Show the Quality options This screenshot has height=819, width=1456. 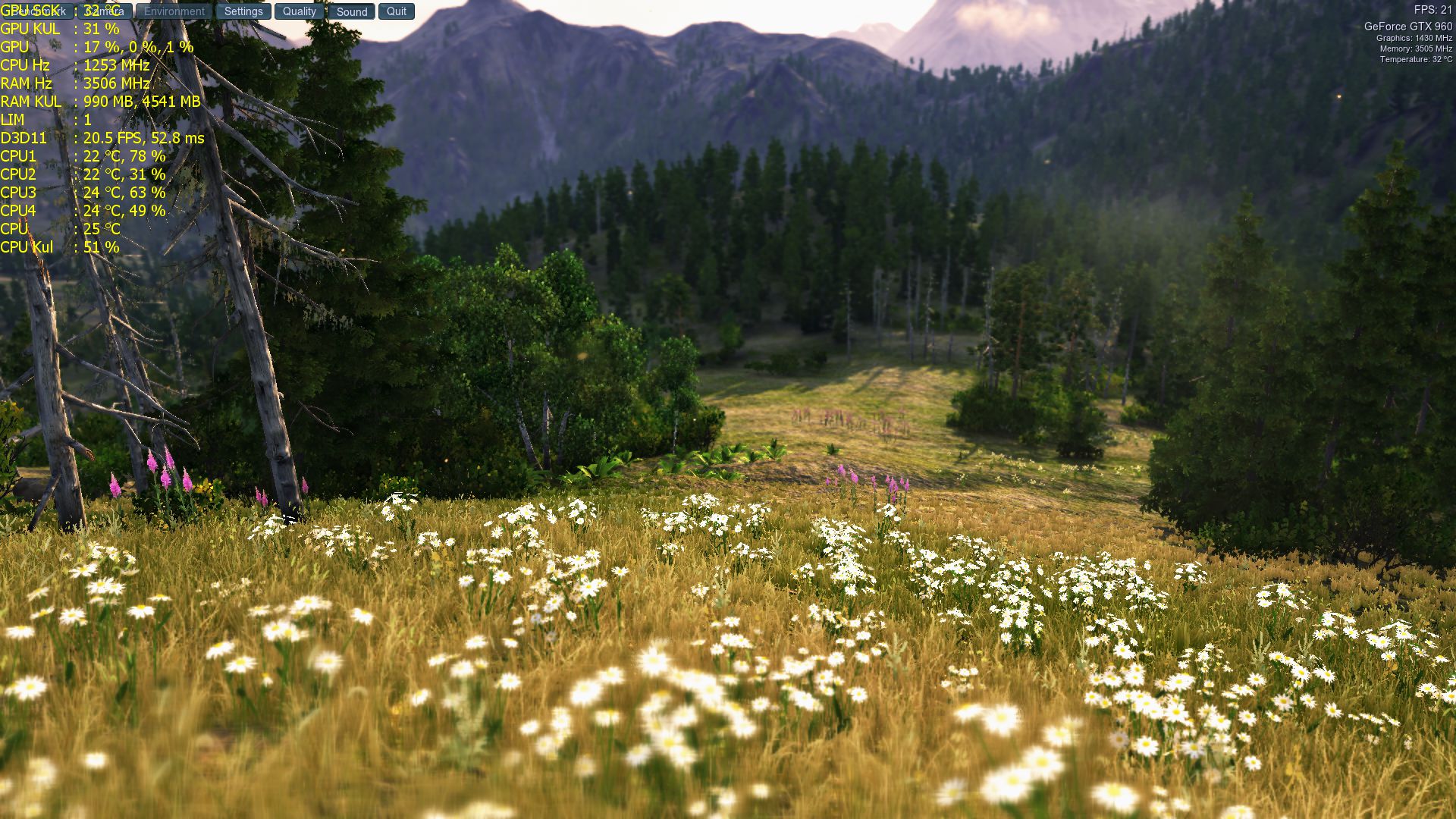tap(300, 11)
